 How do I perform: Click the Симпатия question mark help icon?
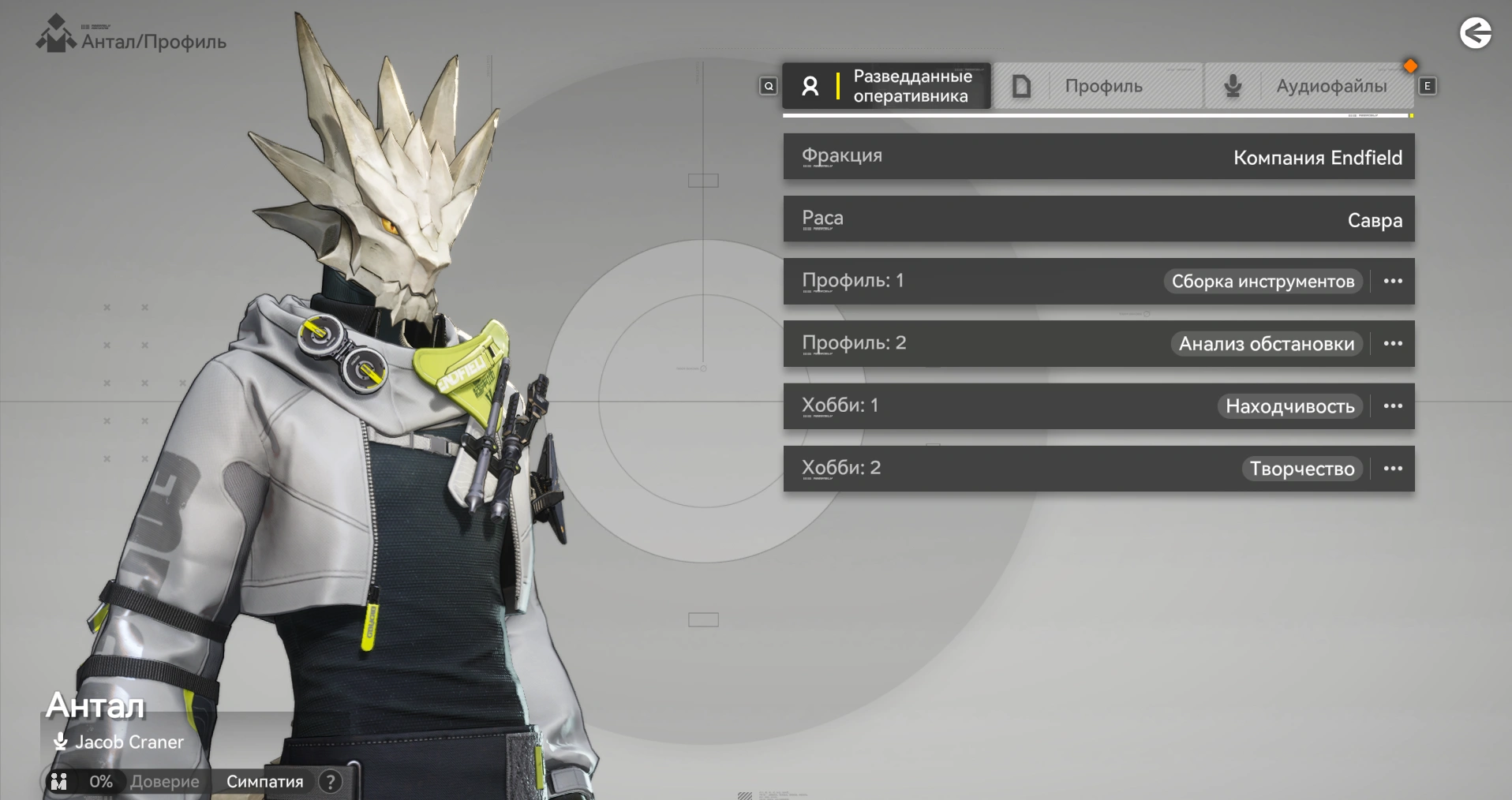click(x=330, y=782)
